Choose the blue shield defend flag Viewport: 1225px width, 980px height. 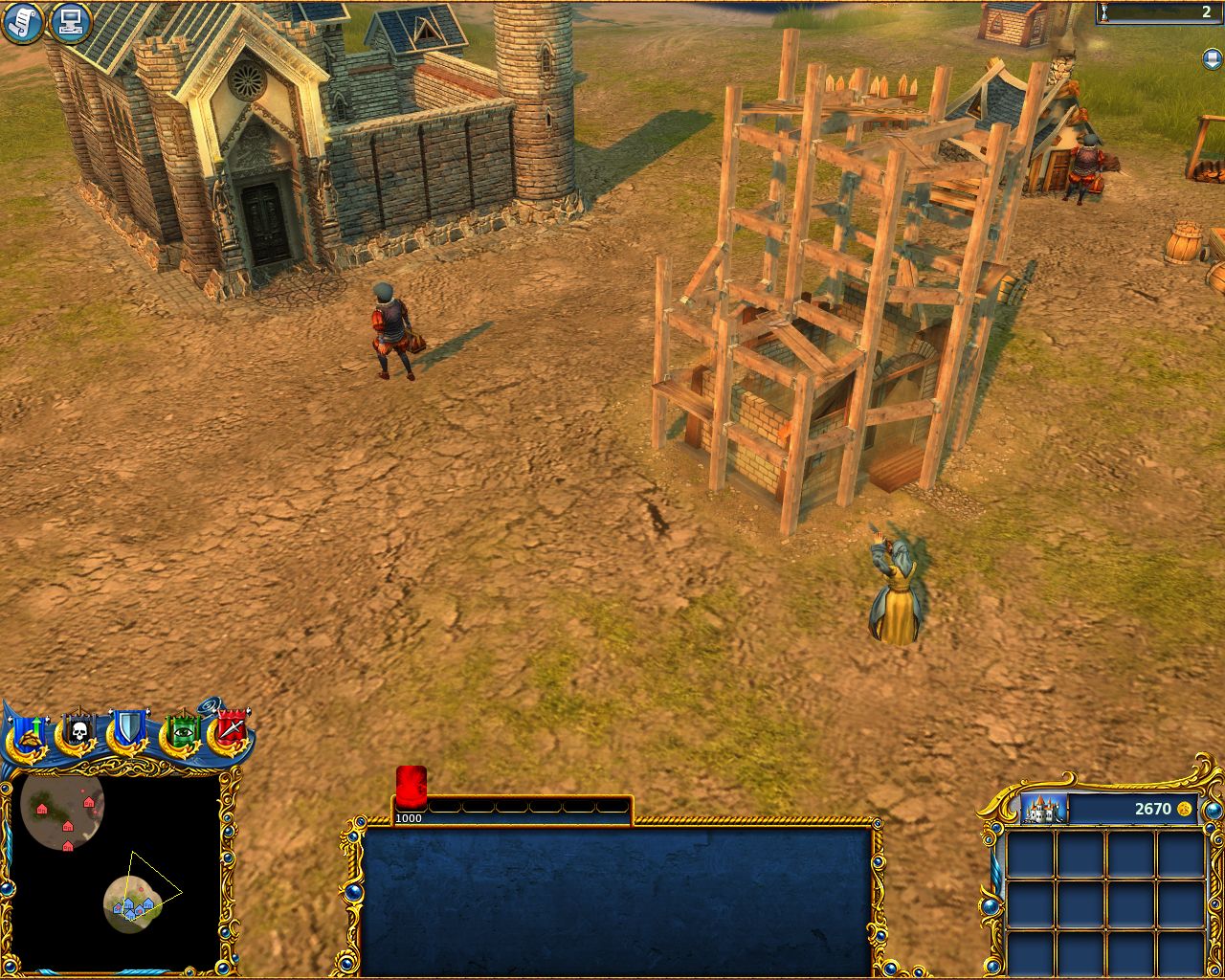pyautogui.click(x=127, y=732)
